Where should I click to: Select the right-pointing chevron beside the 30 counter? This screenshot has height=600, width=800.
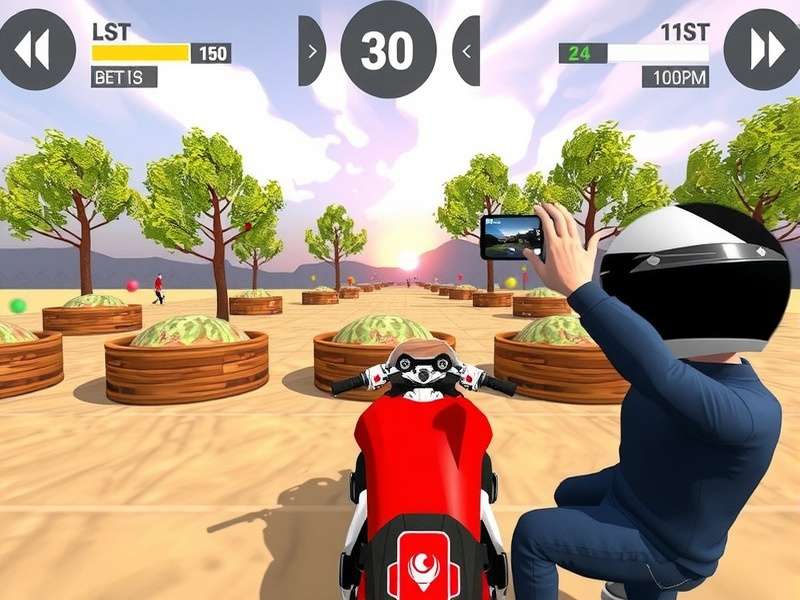coord(312,50)
